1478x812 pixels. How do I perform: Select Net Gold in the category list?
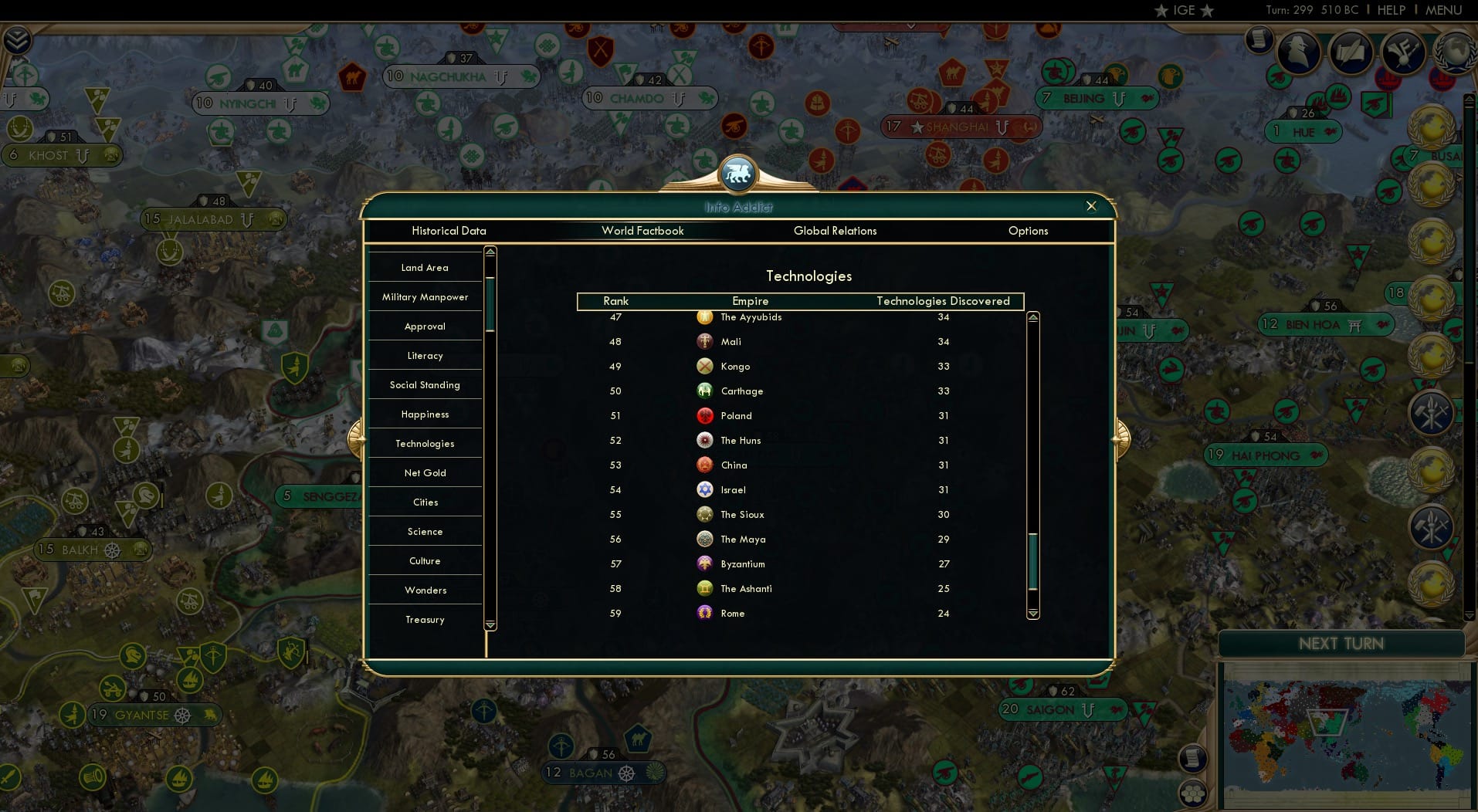tap(425, 472)
